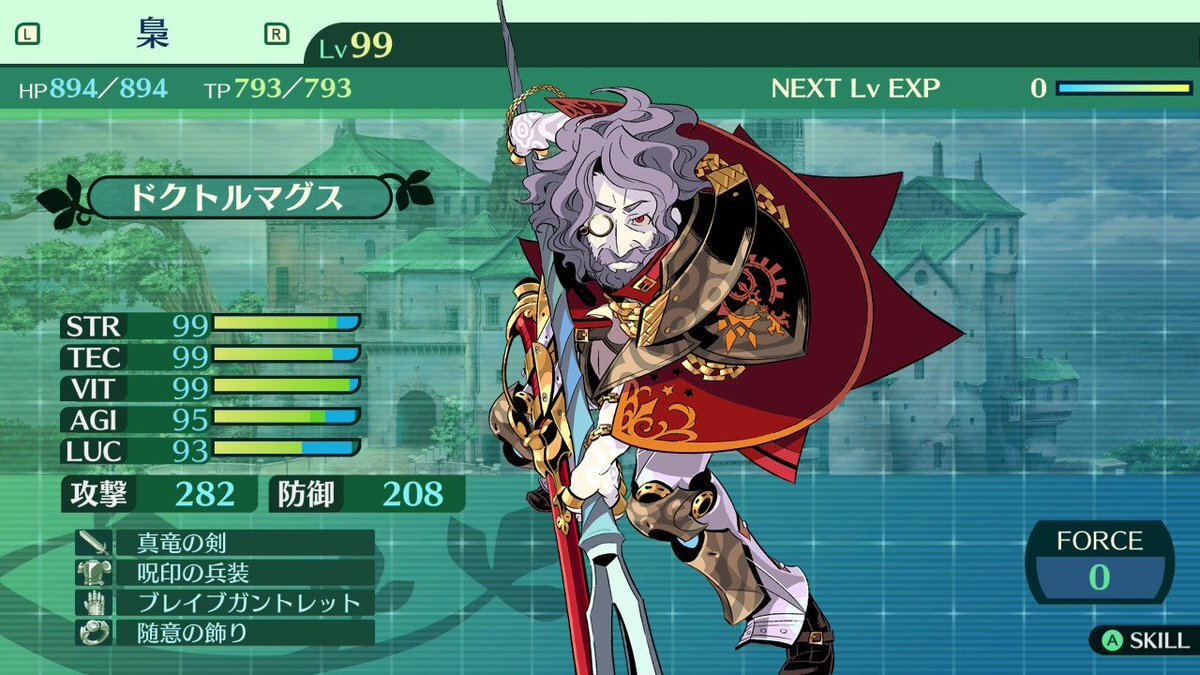Open the SKILL screen
Viewport: 1200px width, 675px height.
(1145, 640)
